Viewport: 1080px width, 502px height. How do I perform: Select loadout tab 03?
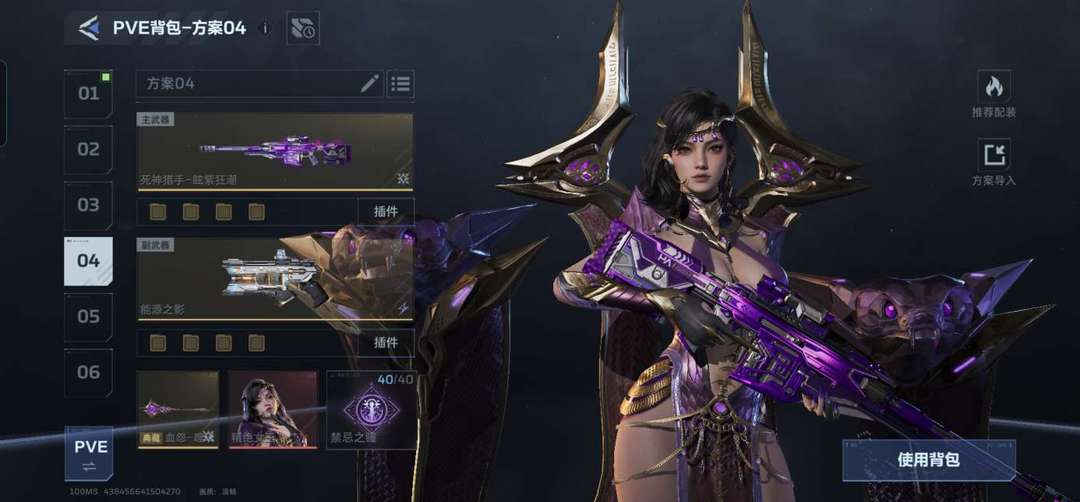coord(89,205)
